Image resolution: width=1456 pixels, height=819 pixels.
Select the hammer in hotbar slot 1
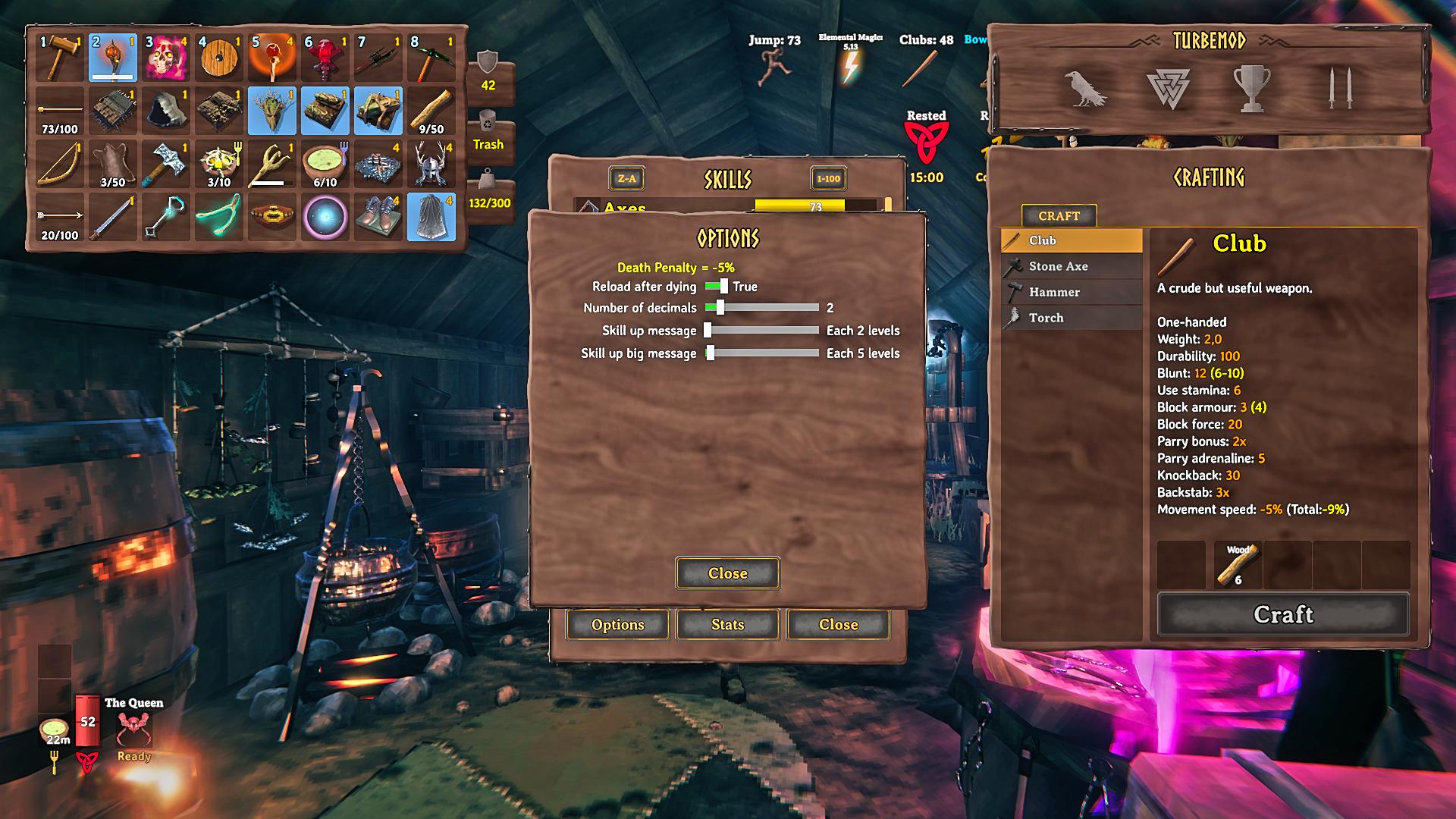coord(60,58)
